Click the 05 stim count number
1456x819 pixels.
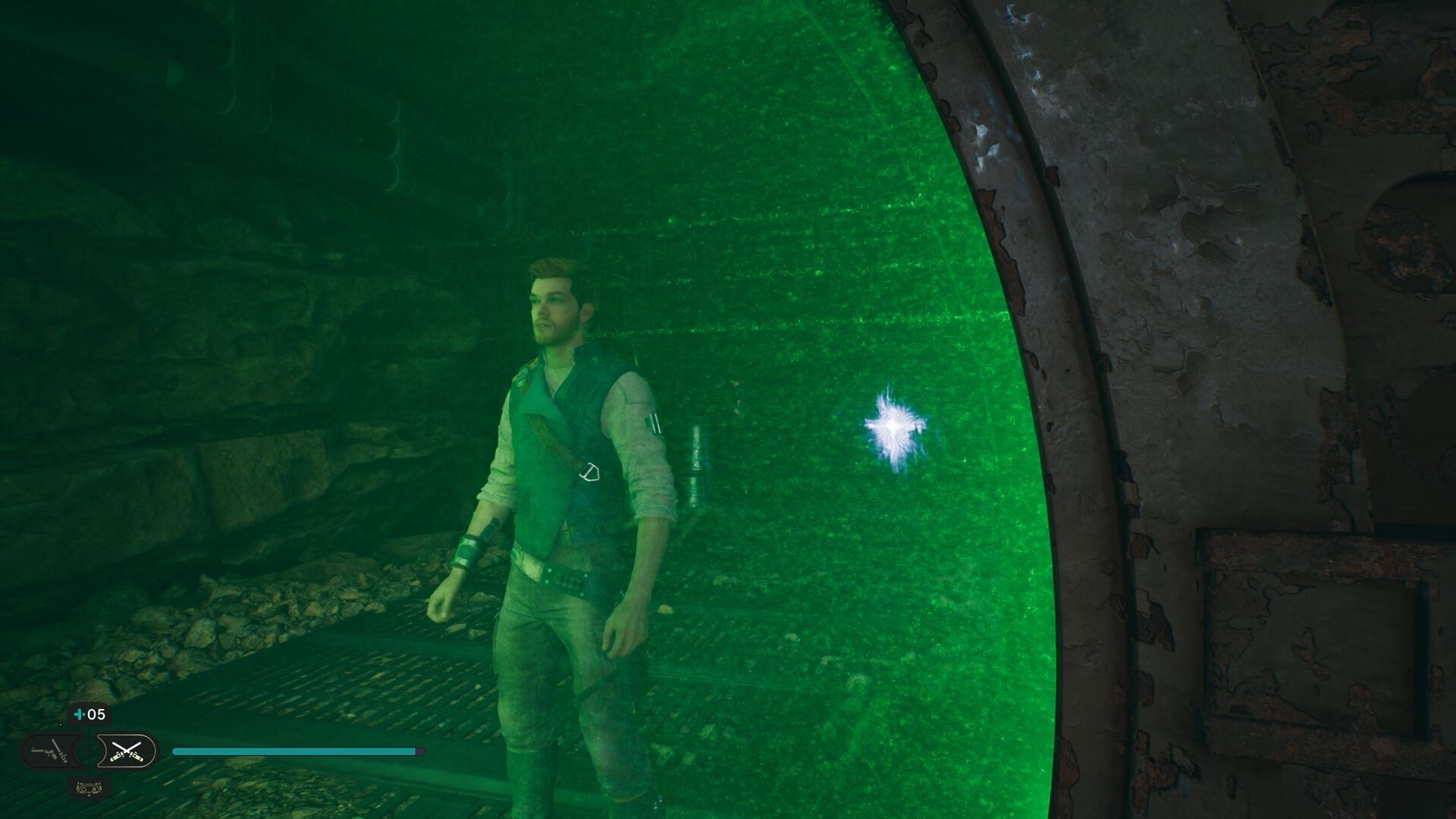(96, 714)
